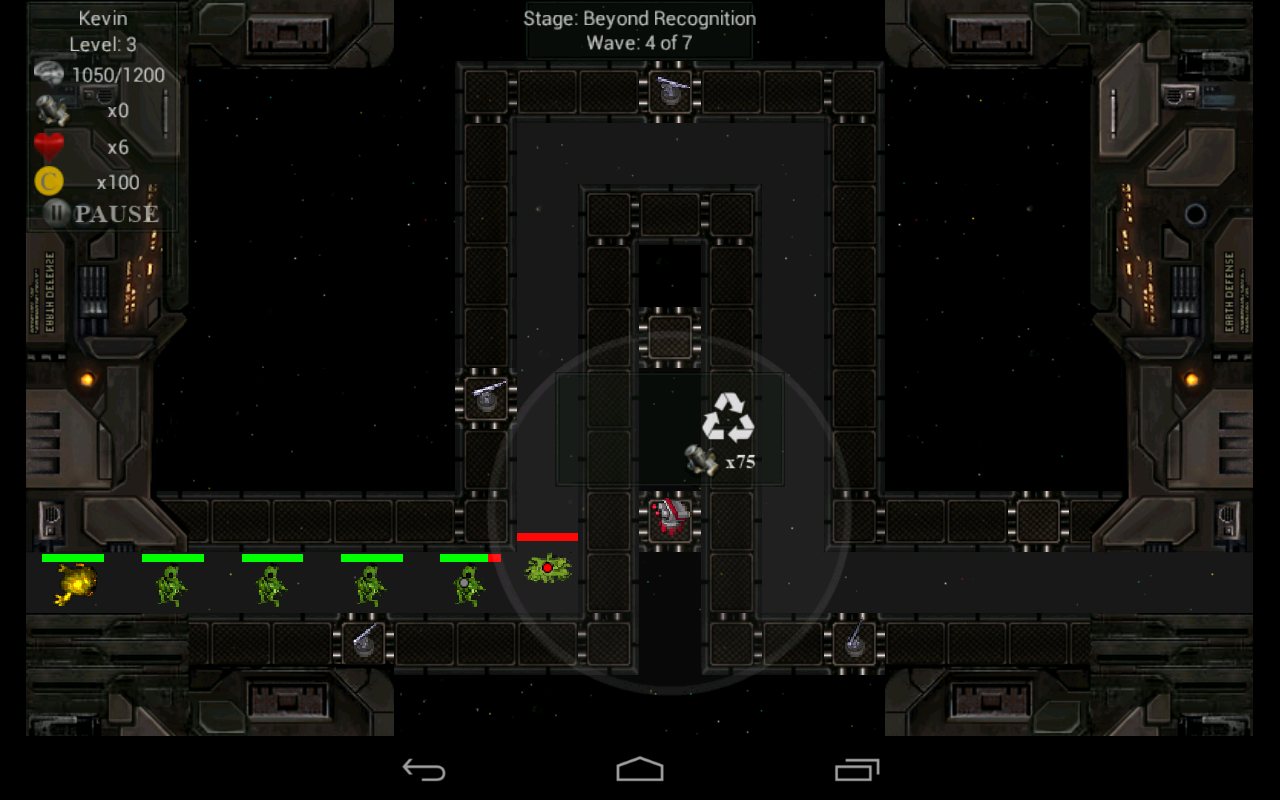Tap the Android back arrow
Viewport: 1280px width, 800px height.
click(423, 769)
